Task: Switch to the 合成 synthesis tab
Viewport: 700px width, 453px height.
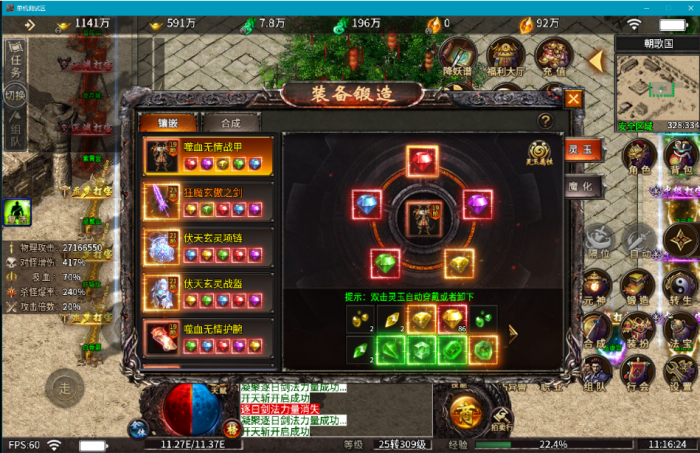Action: [x=230, y=123]
